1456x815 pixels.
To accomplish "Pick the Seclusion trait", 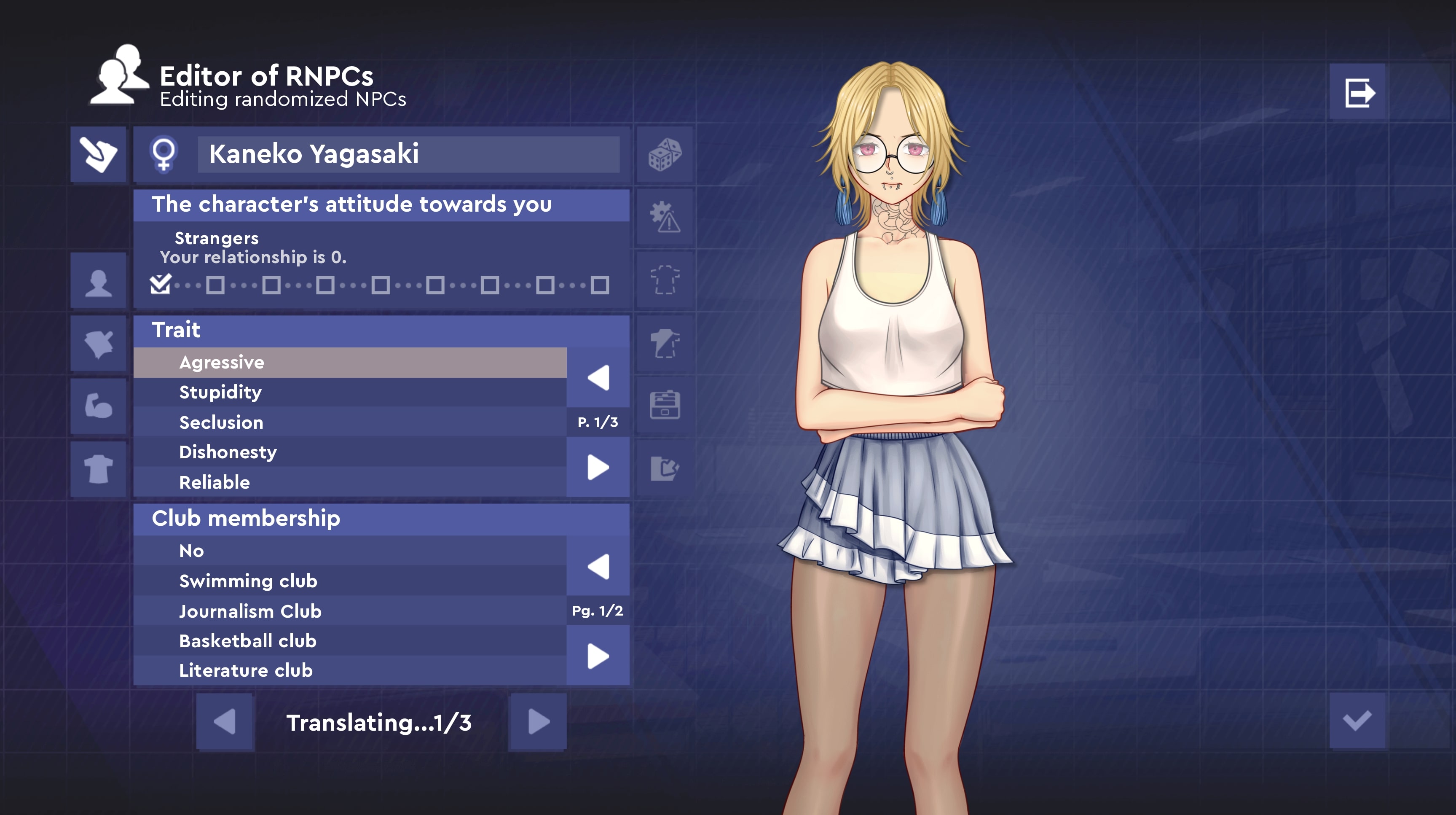I will 350,422.
